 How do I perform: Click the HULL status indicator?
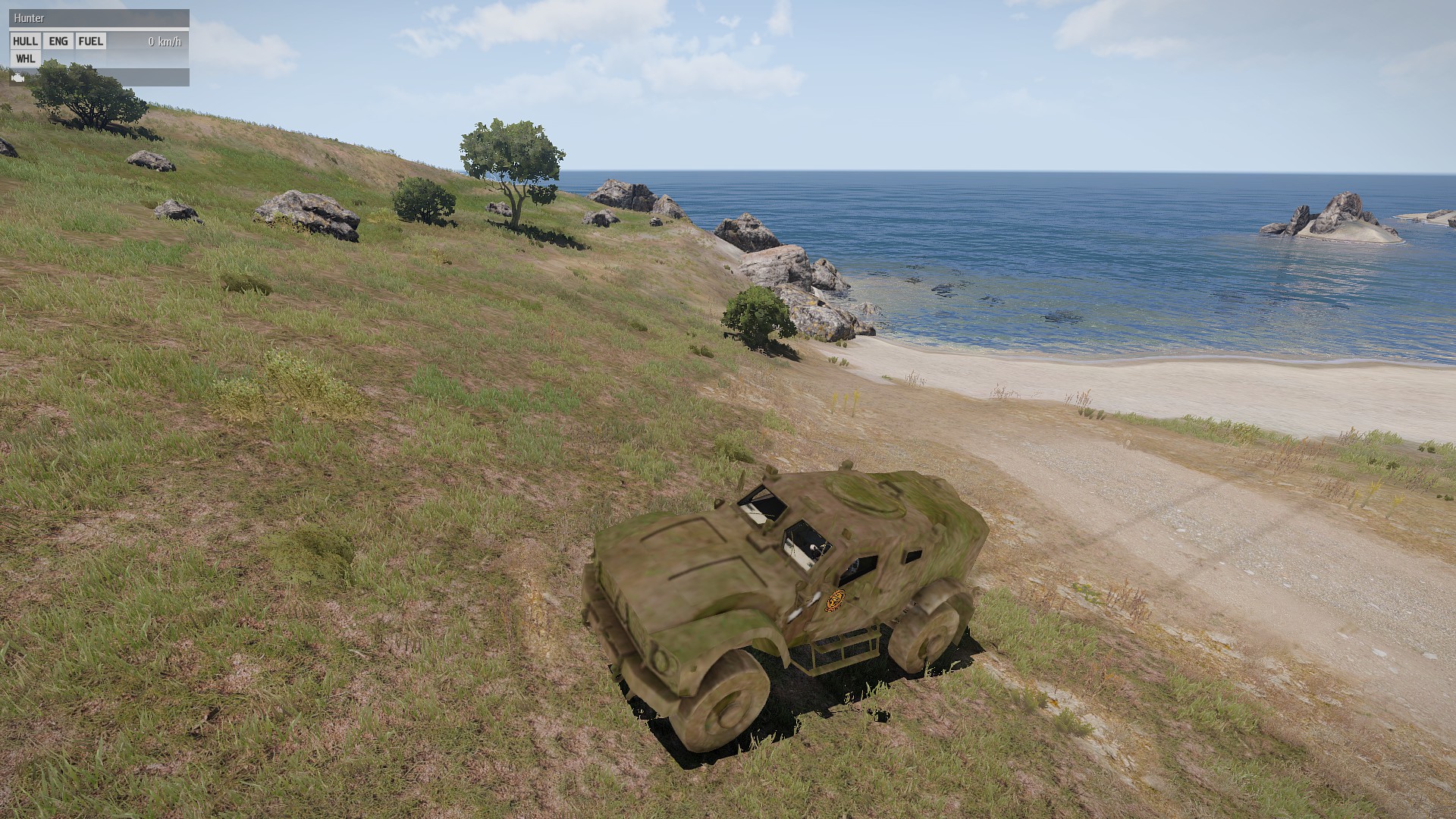click(x=26, y=42)
